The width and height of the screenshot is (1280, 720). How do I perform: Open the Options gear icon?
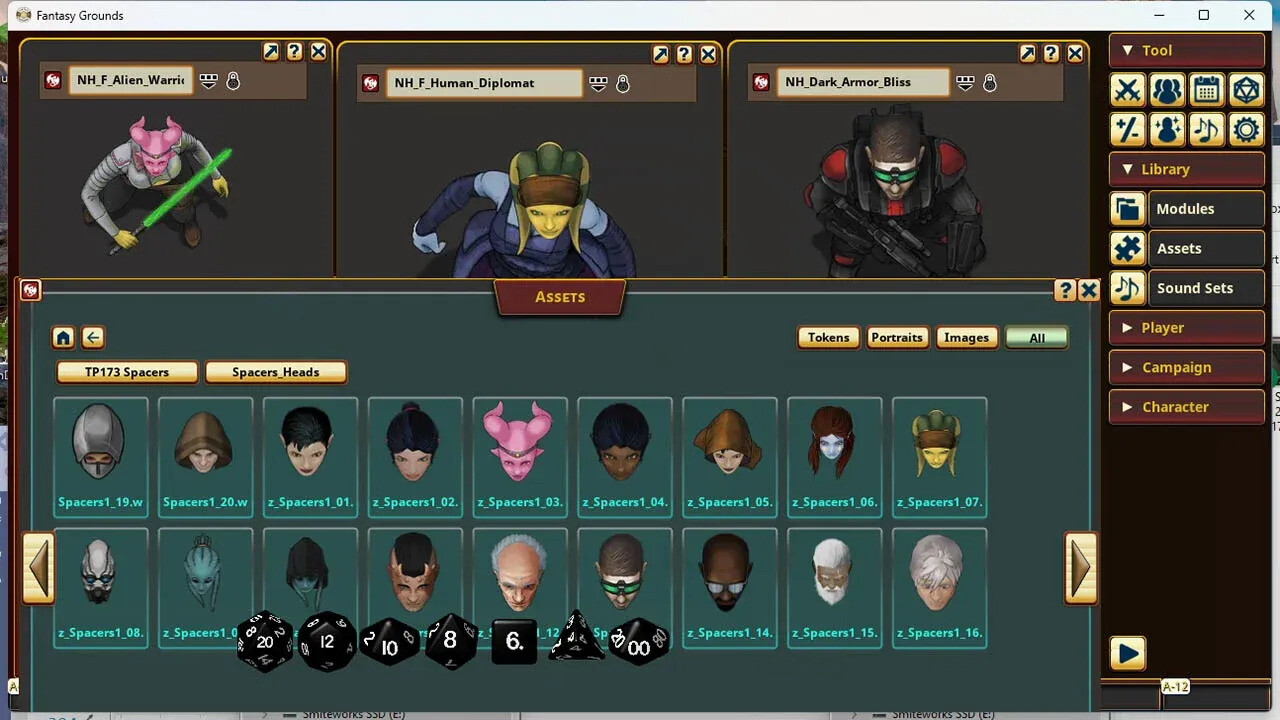point(1246,129)
